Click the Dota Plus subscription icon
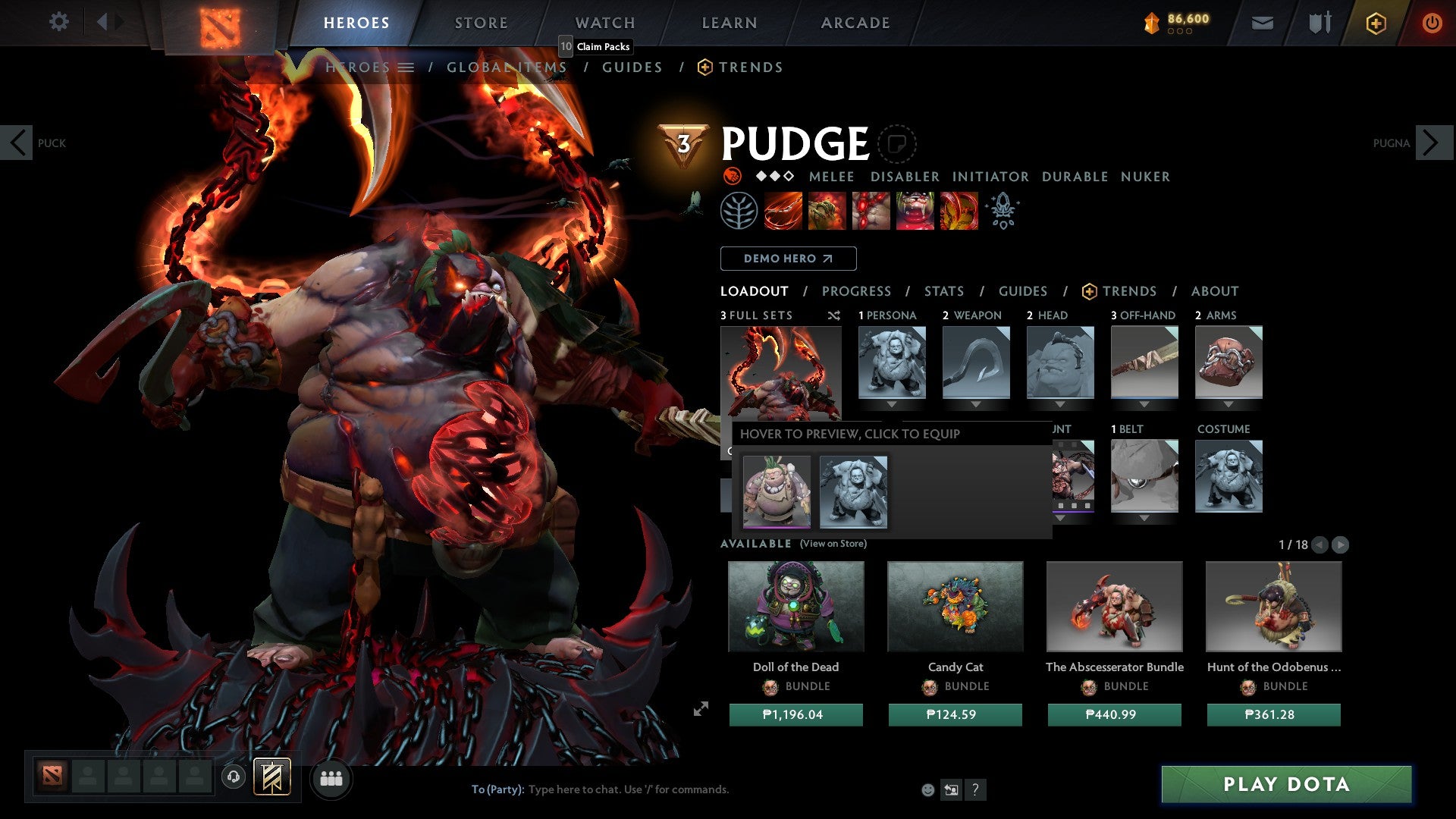The width and height of the screenshot is (1456, 819). tap(1375, 23)
